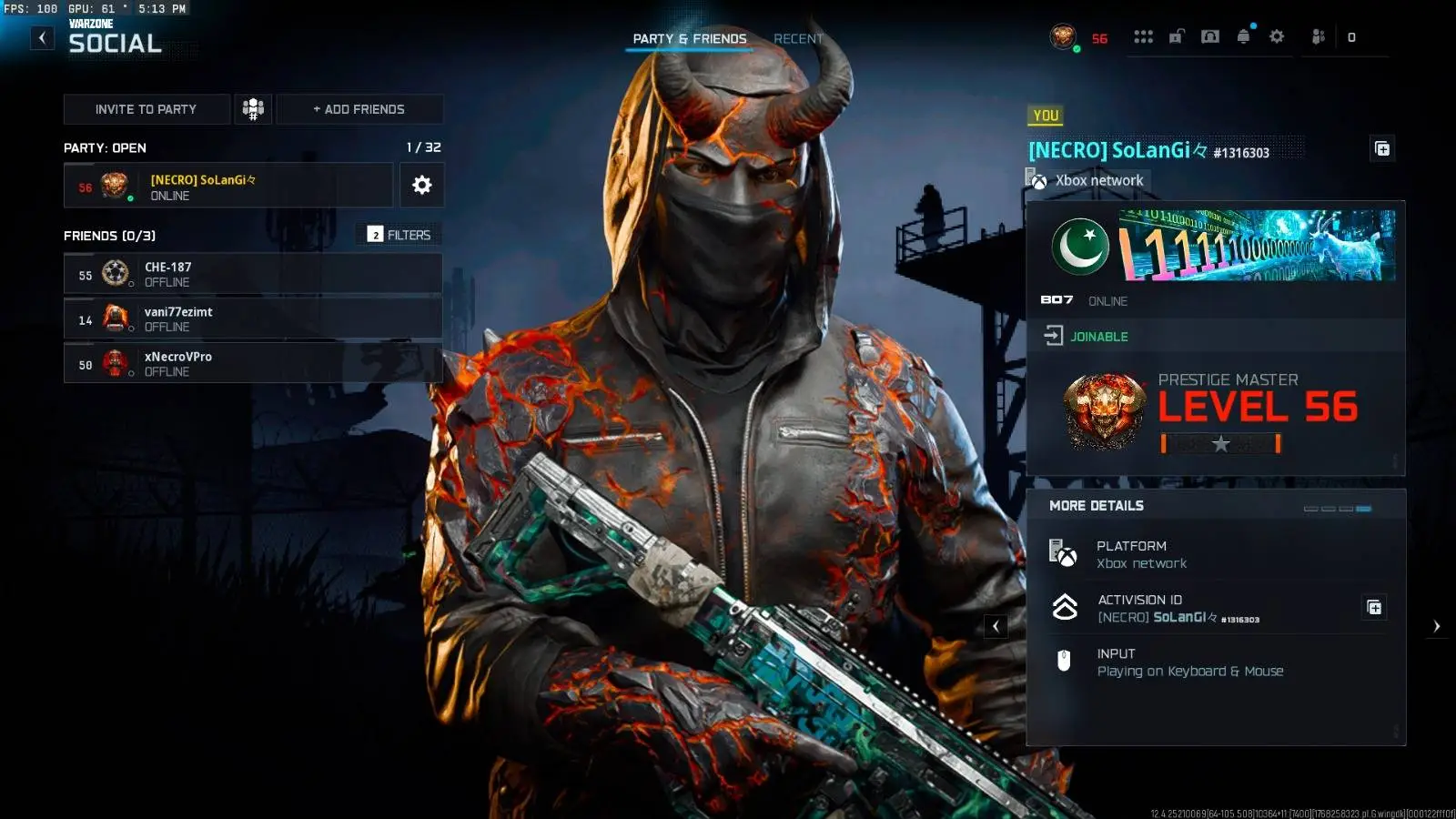Click the padlock icon in top bar
Image resolution: width=1456 pixels, height=819 pixels.
[1177, 37]
